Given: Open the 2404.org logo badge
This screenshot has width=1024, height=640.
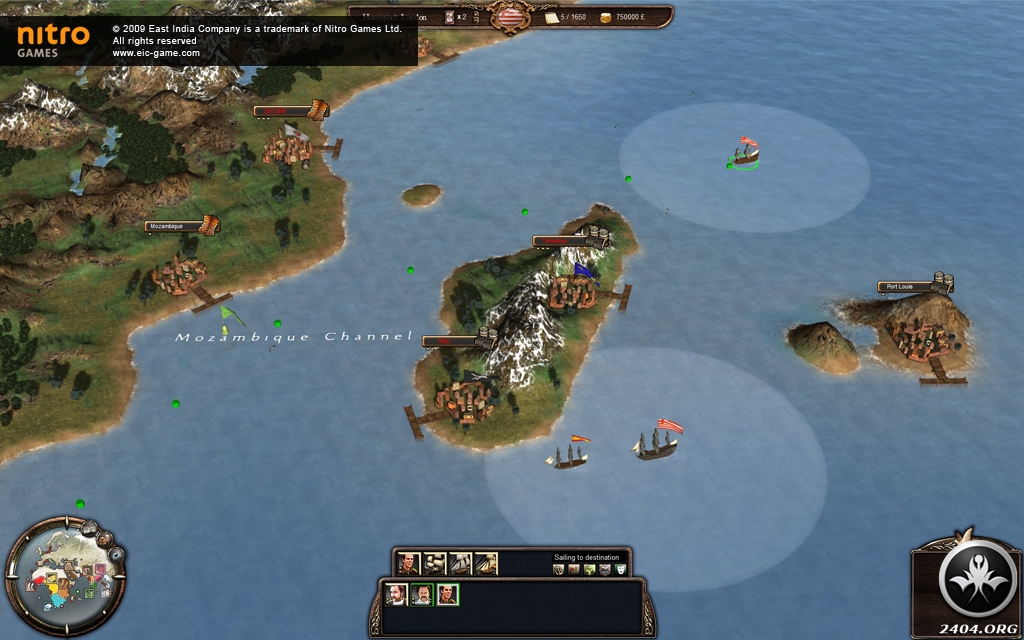Looking at the screenshot, I should pos(966,584).
